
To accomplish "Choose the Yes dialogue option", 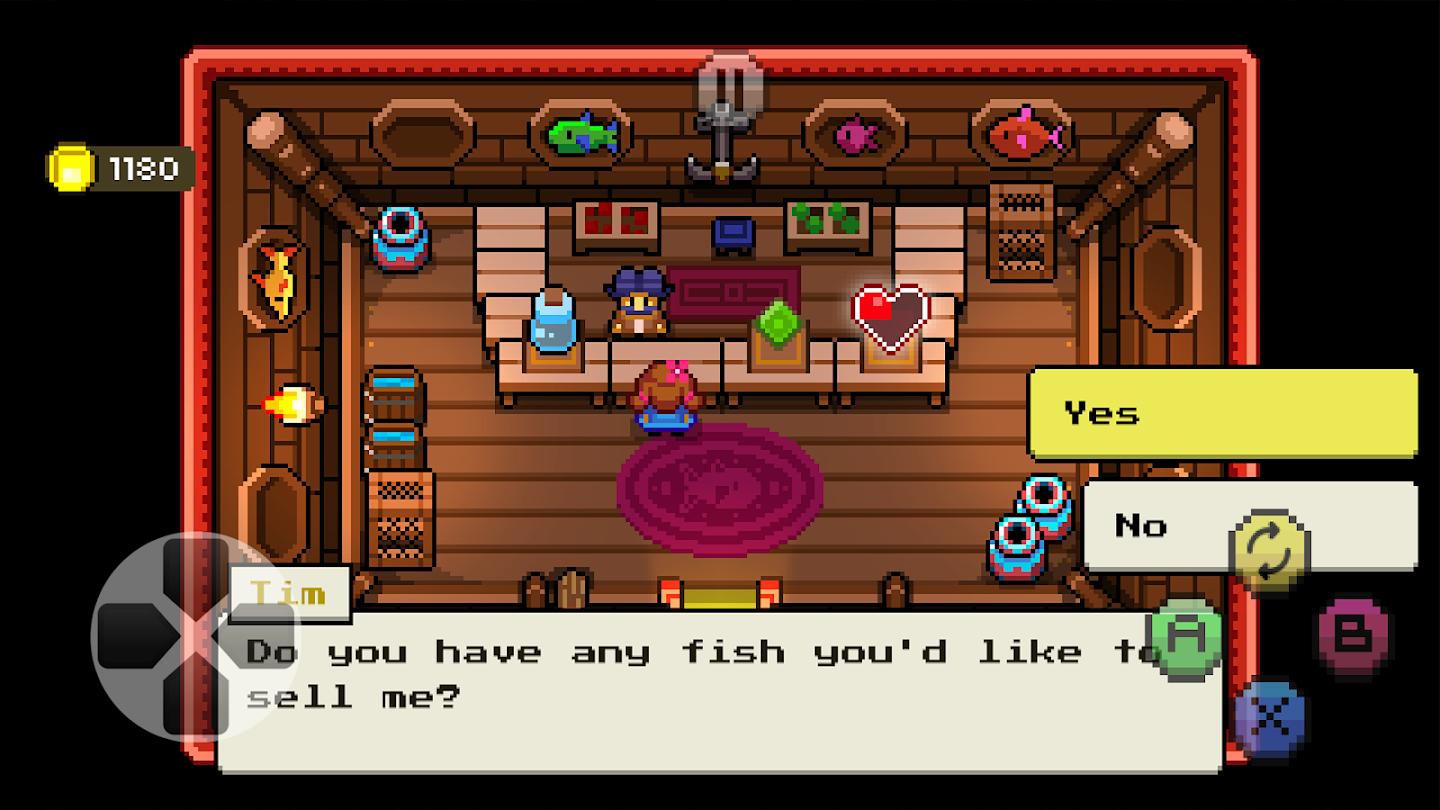I will (1222, 413).
